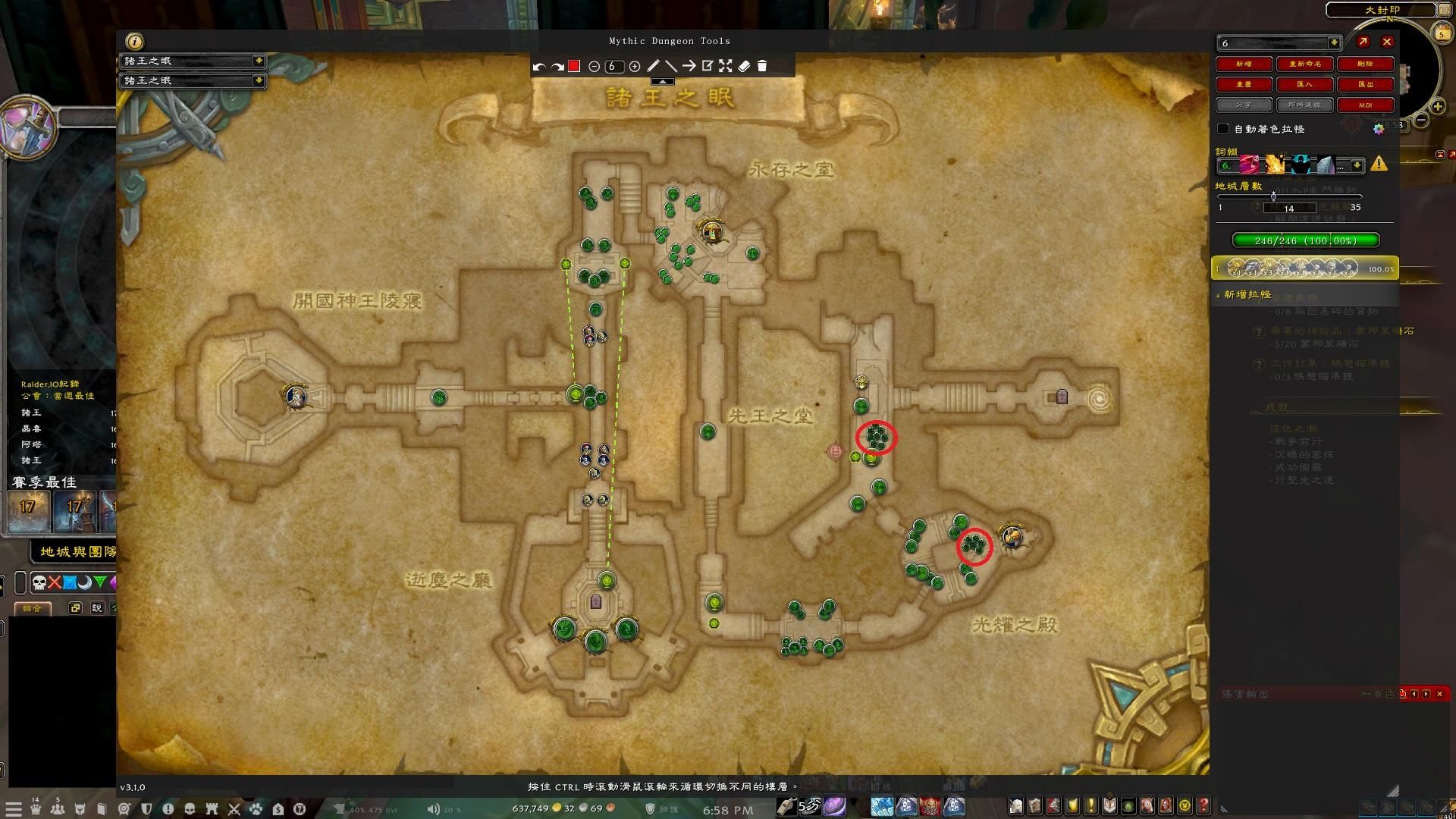Viewport: 1456px width, 819px height.
Task: Delete all drawings with the trash icon
Action: click(x=764, y=66)
